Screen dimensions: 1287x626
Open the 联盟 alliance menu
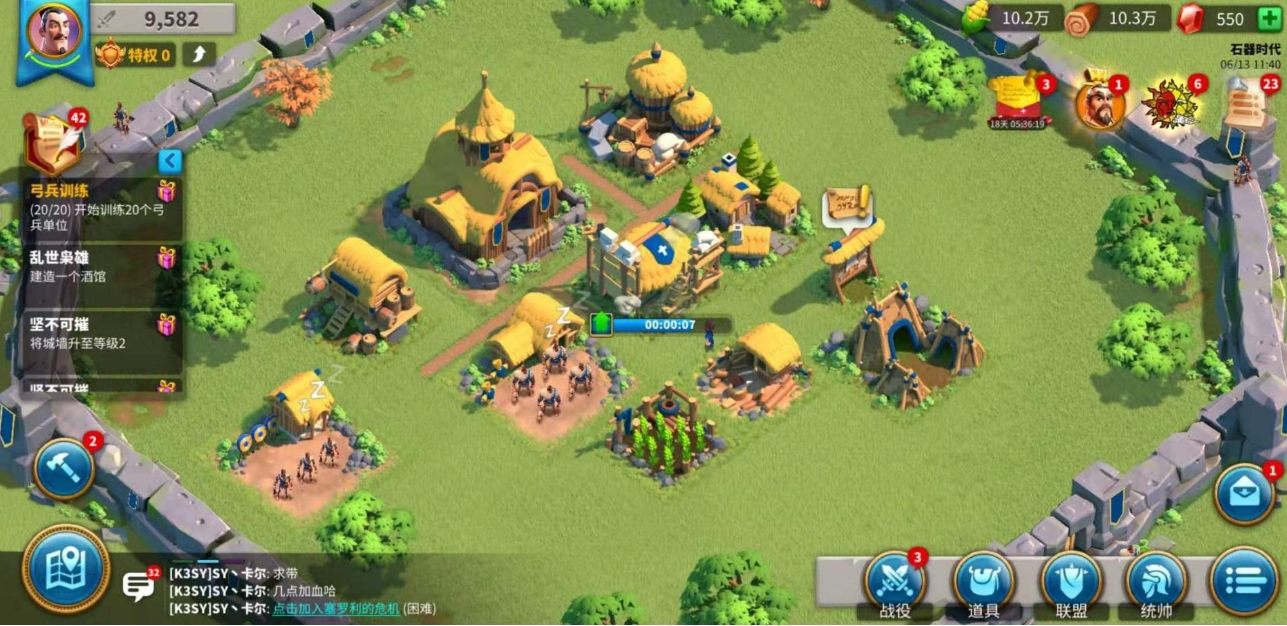(x=1071, y=582)
